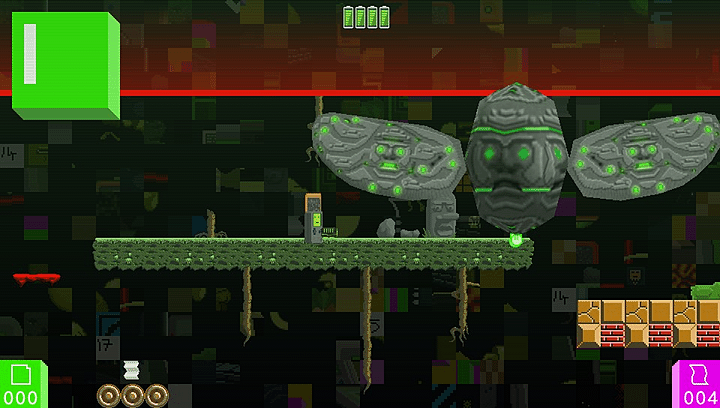Click the large green cube icon
This screenshot has width=720, height=408.
pos(65,66)
